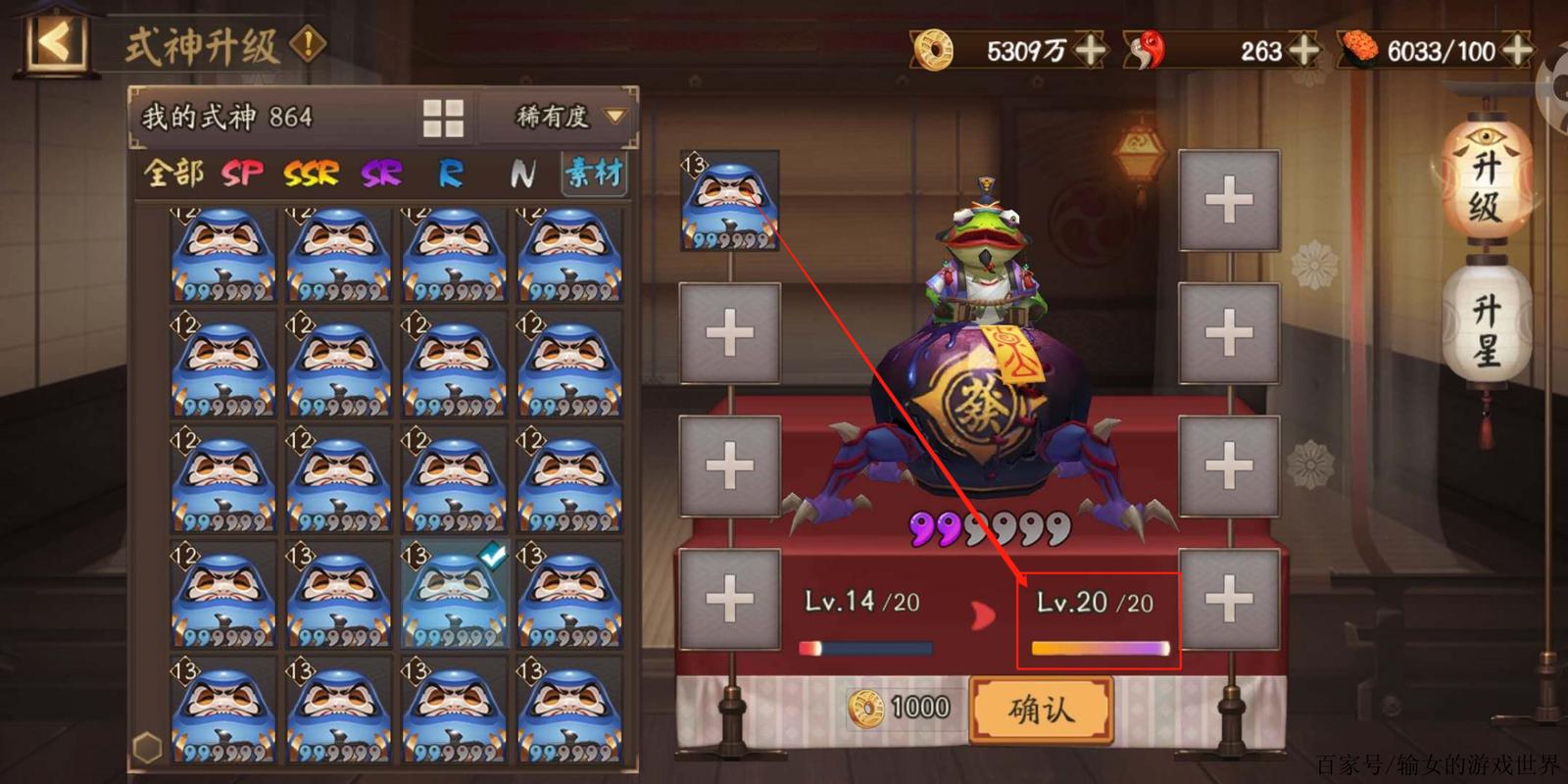Screen dimensions: 1568x784
Task: Switch to the 升星 lantern tab
Action: pyautogui.click(x=1485, y=328)
